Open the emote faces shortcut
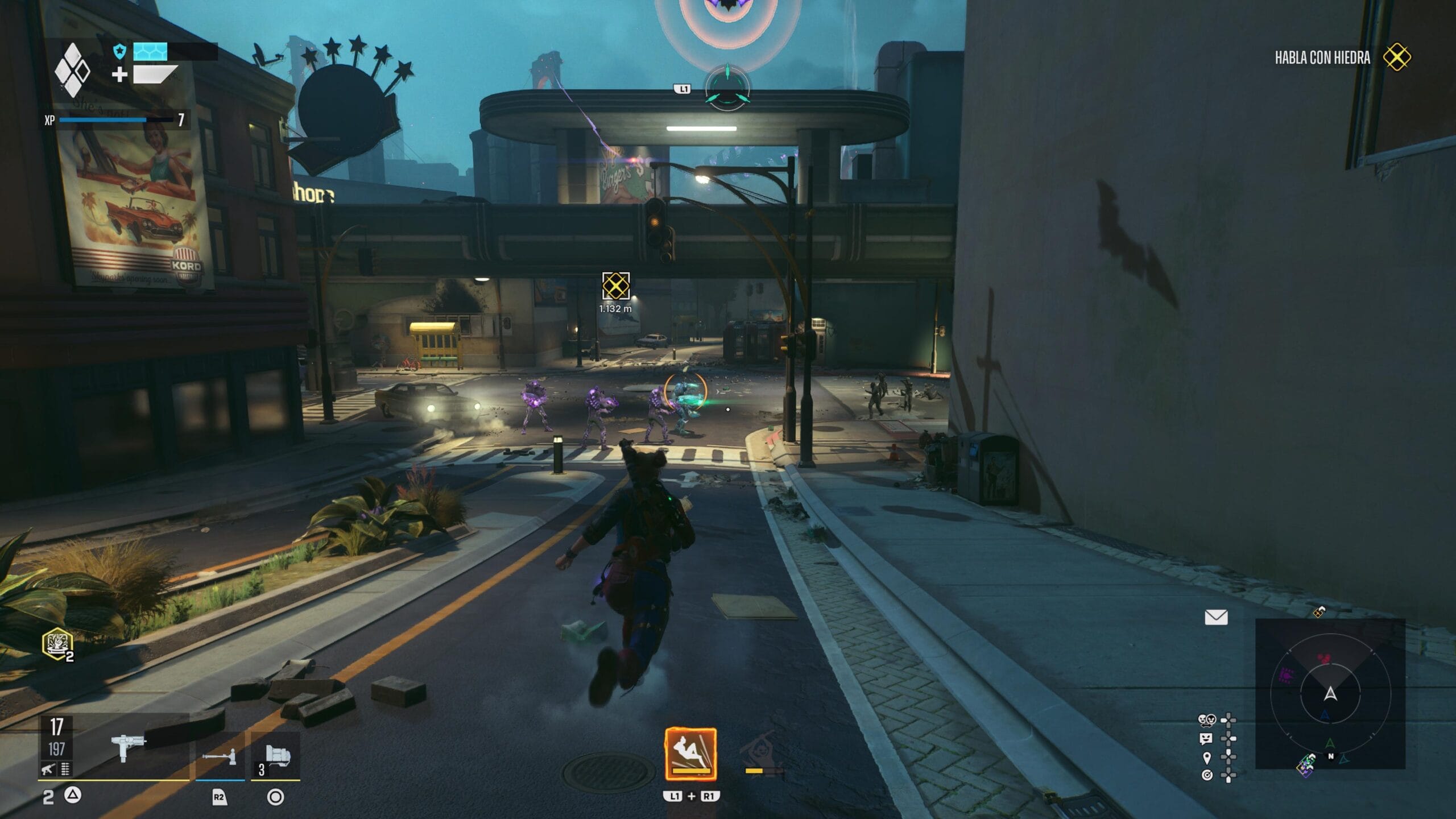Viewport: 1456px width, 819px height. coord(1207,721)
